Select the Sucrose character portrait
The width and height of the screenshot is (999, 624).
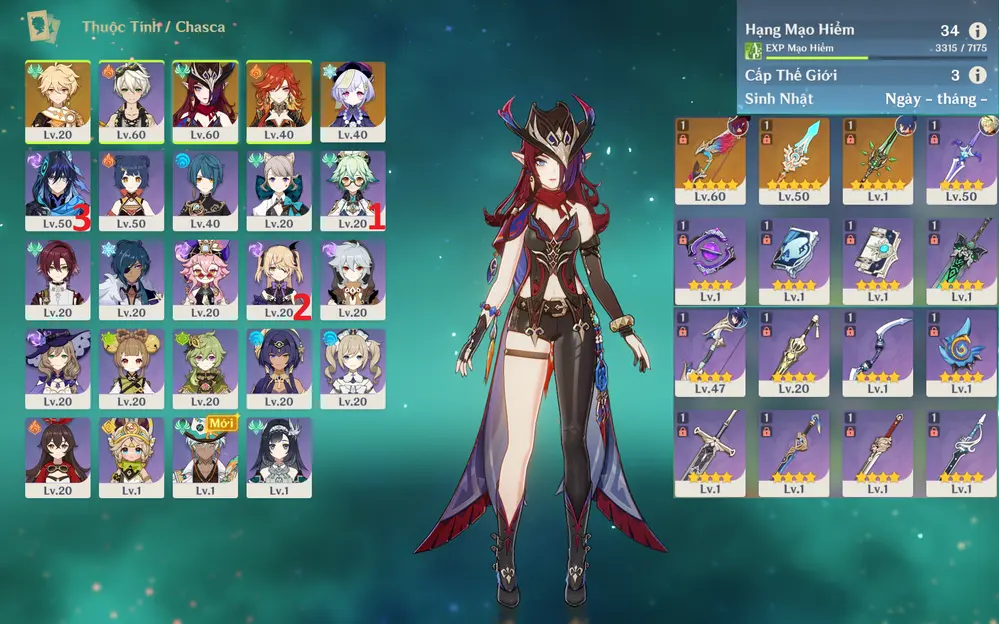point(353,190)
